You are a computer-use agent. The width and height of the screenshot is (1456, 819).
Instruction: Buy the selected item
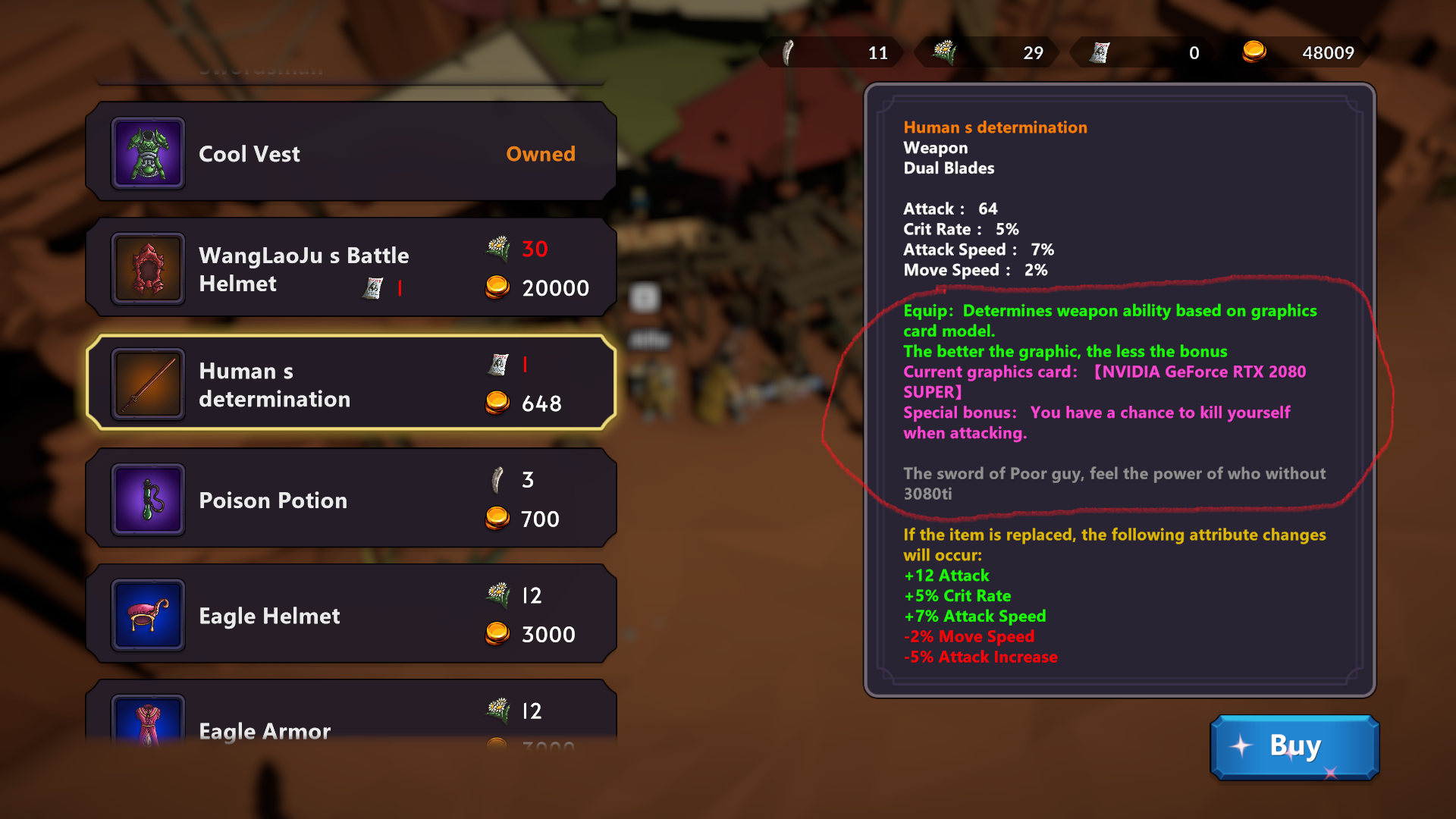(1294, 747)
